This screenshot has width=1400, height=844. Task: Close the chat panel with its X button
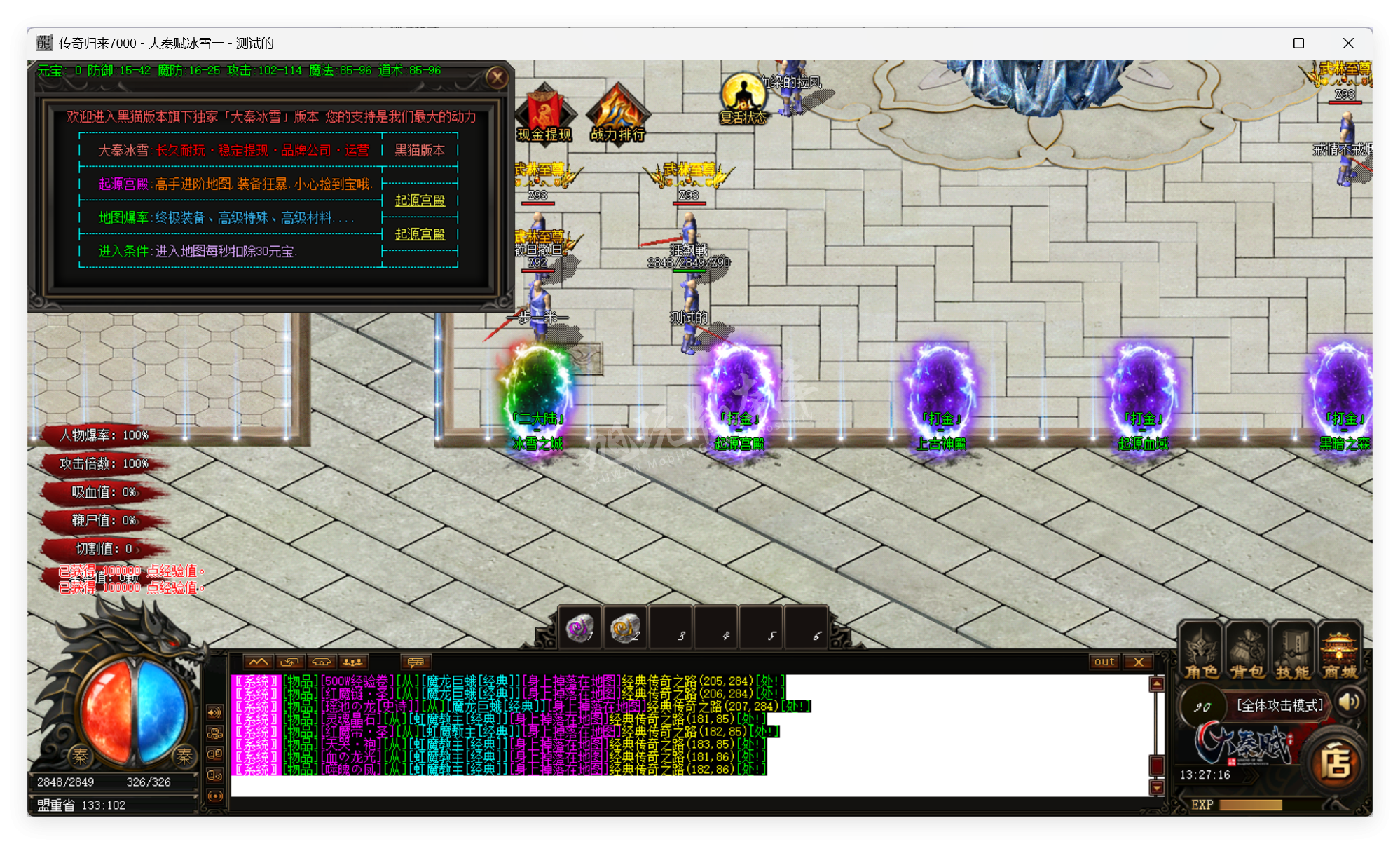point(1139,662)
